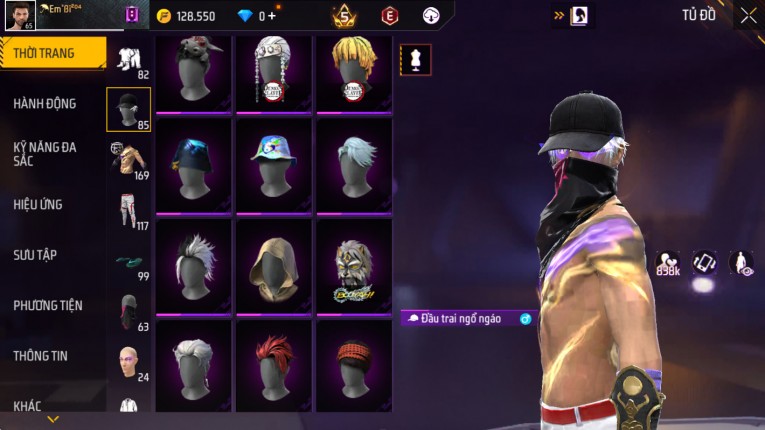Viewport: 765px width, 430px height.
Task: Open the PHƯƠNG TIỆN category
Action: point(48,305)
